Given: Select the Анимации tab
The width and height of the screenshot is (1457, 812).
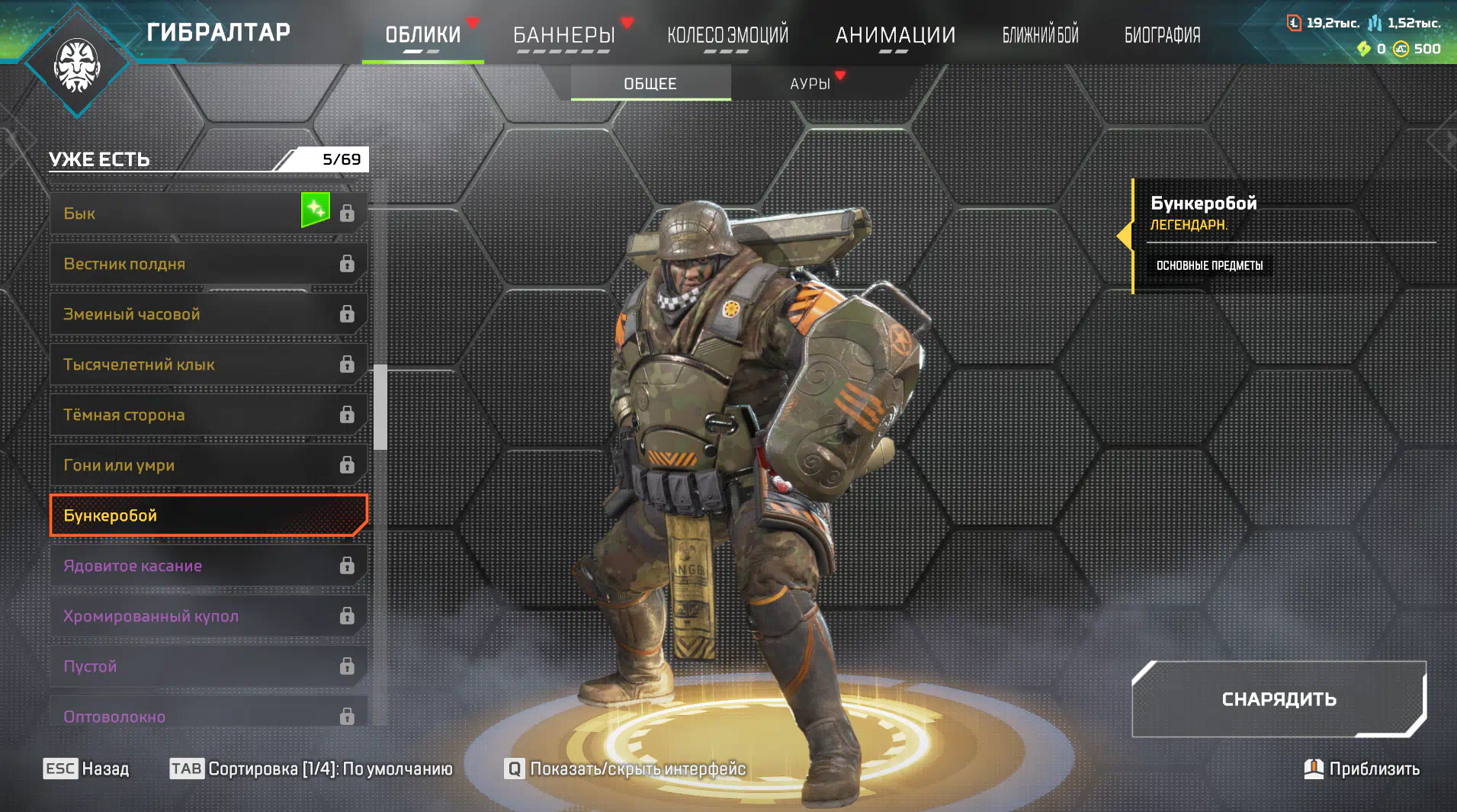Looking at the screenshot, I should point(895,35).
